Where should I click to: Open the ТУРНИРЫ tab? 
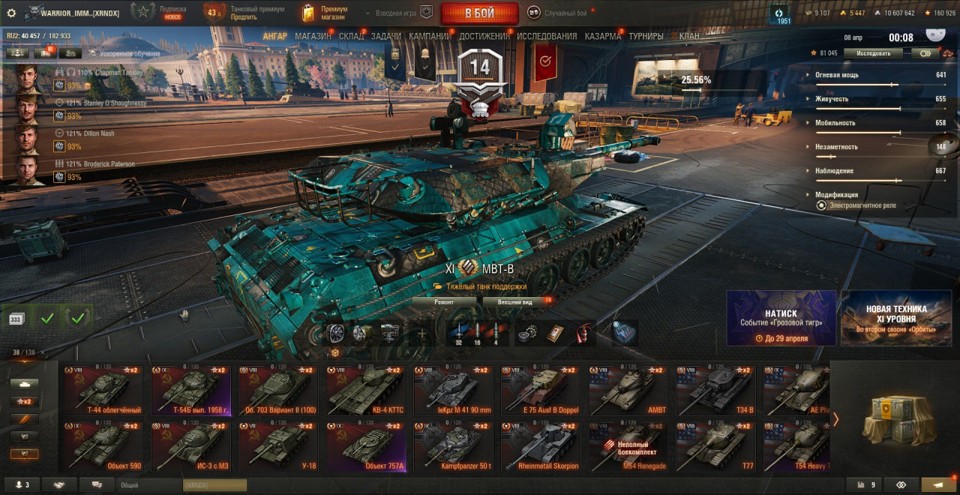(647, 37)
